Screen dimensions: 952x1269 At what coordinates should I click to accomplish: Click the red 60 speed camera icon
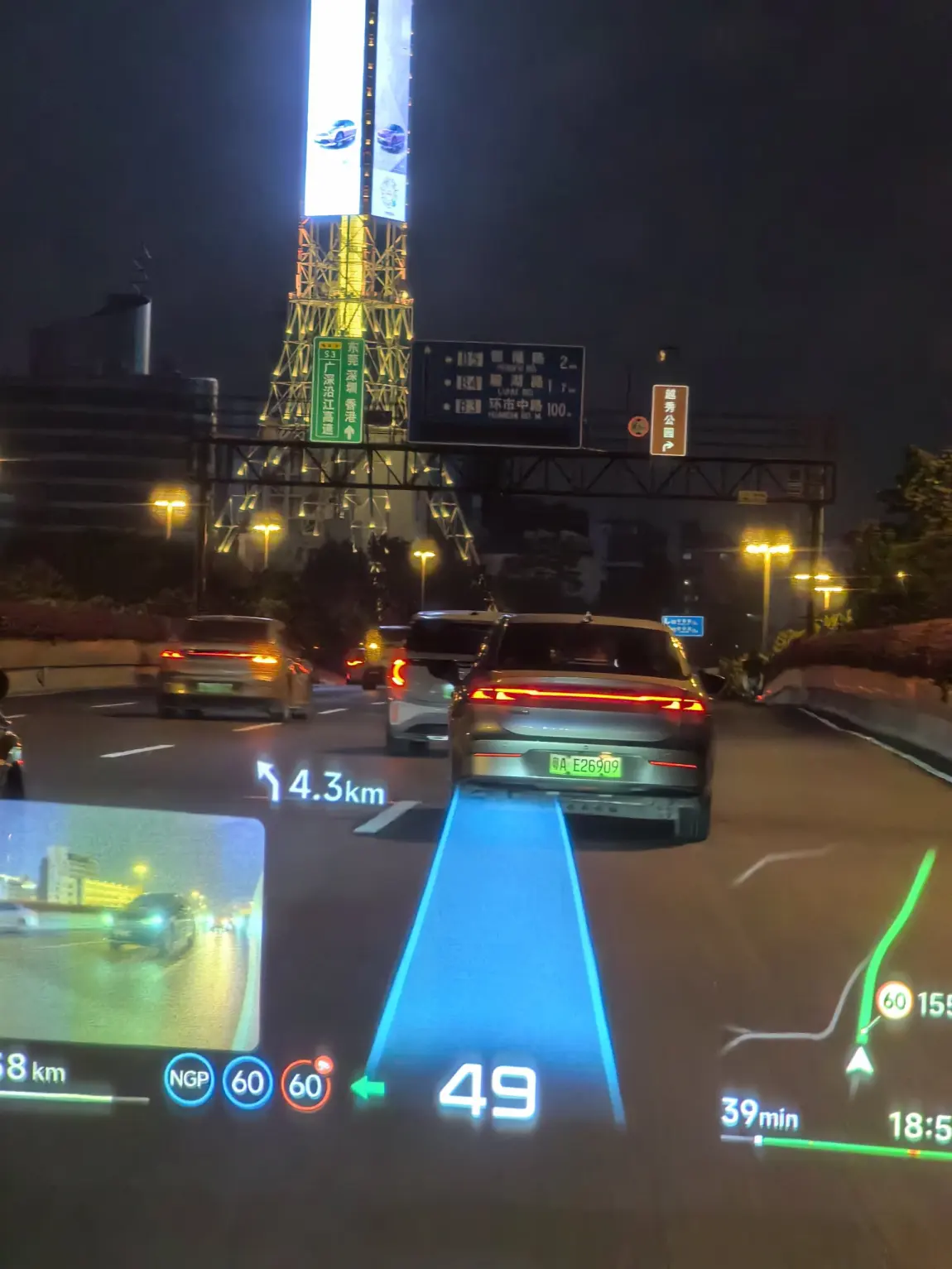(305, 1084)
